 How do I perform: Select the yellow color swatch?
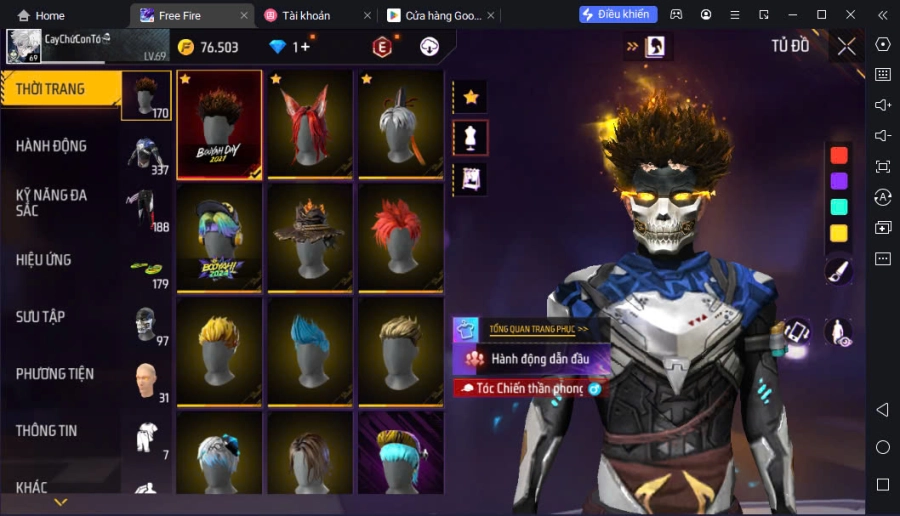pos(839,233)
